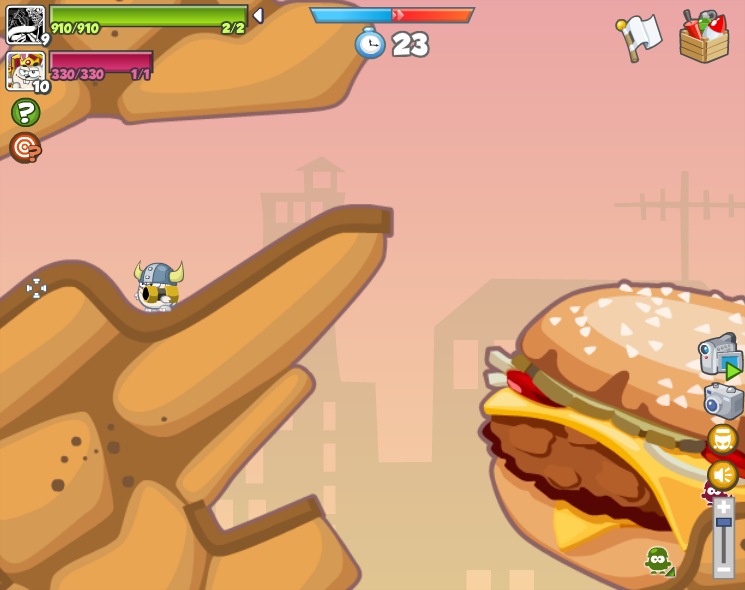Click the gold worm face button
Image resolution: width=745 pixels, height=590 pixels.
[723, 439]
